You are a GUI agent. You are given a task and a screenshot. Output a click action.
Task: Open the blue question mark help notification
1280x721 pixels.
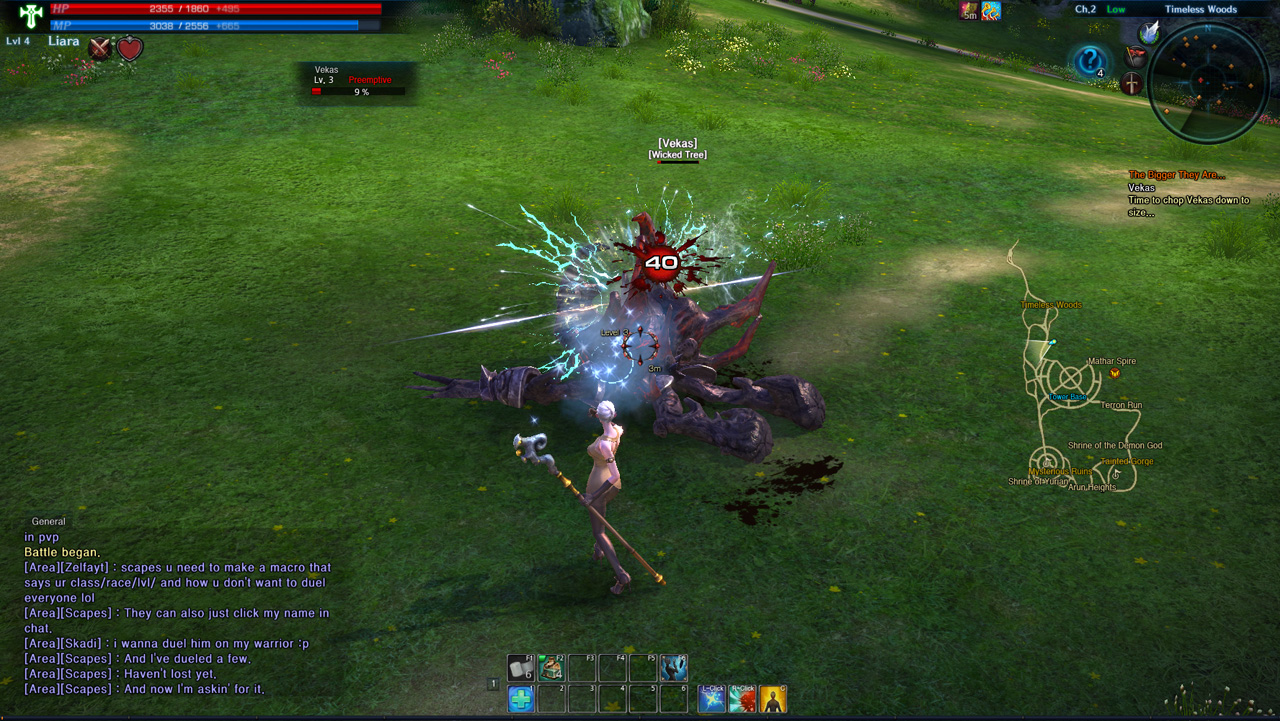[1090, 61]
